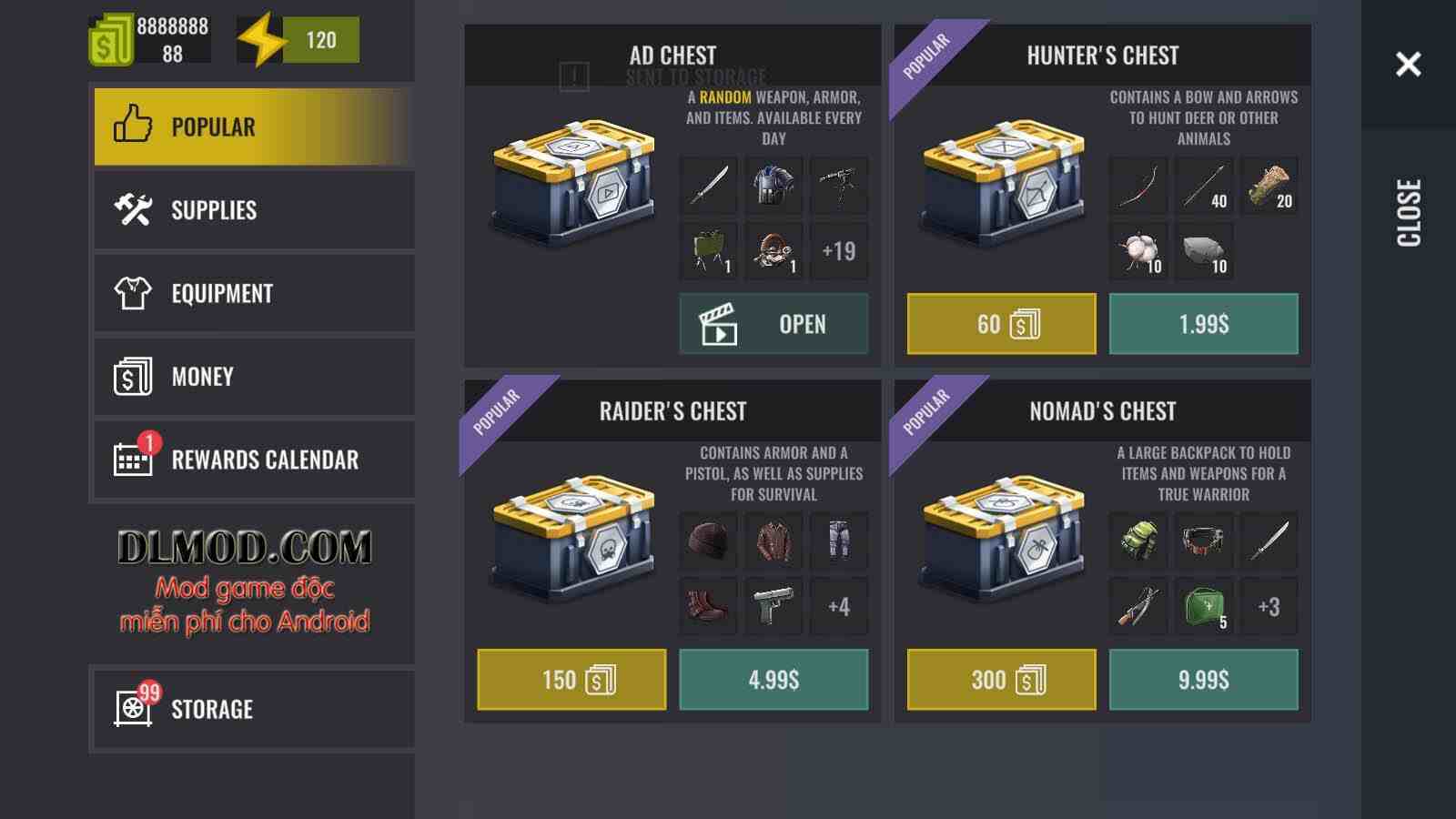Open the Rewards Calendar
The height and width of the screenshot is (819, 1456).
(253, 460)
